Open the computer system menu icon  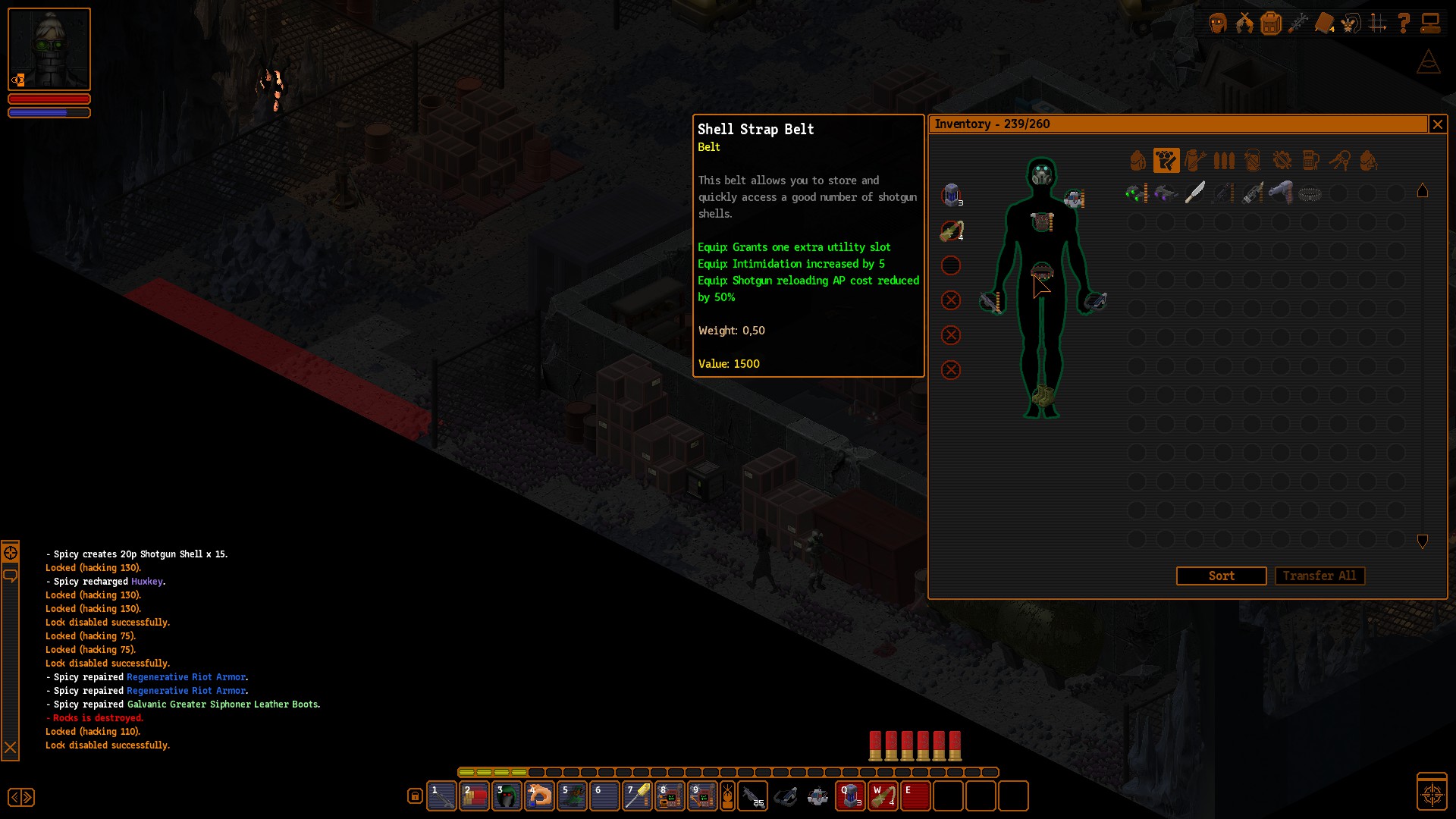1430,24
